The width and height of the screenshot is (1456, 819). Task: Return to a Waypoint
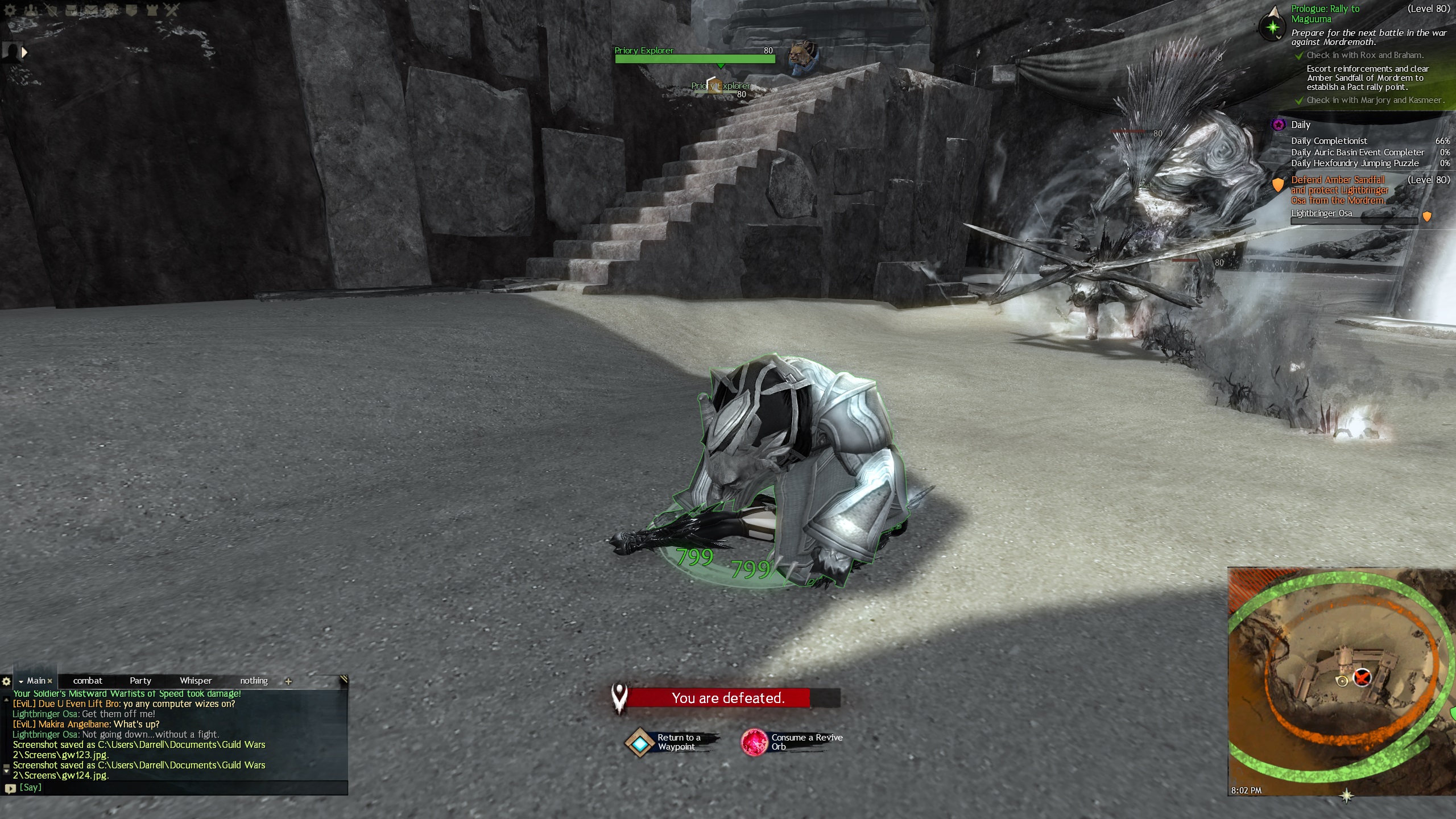640,743
